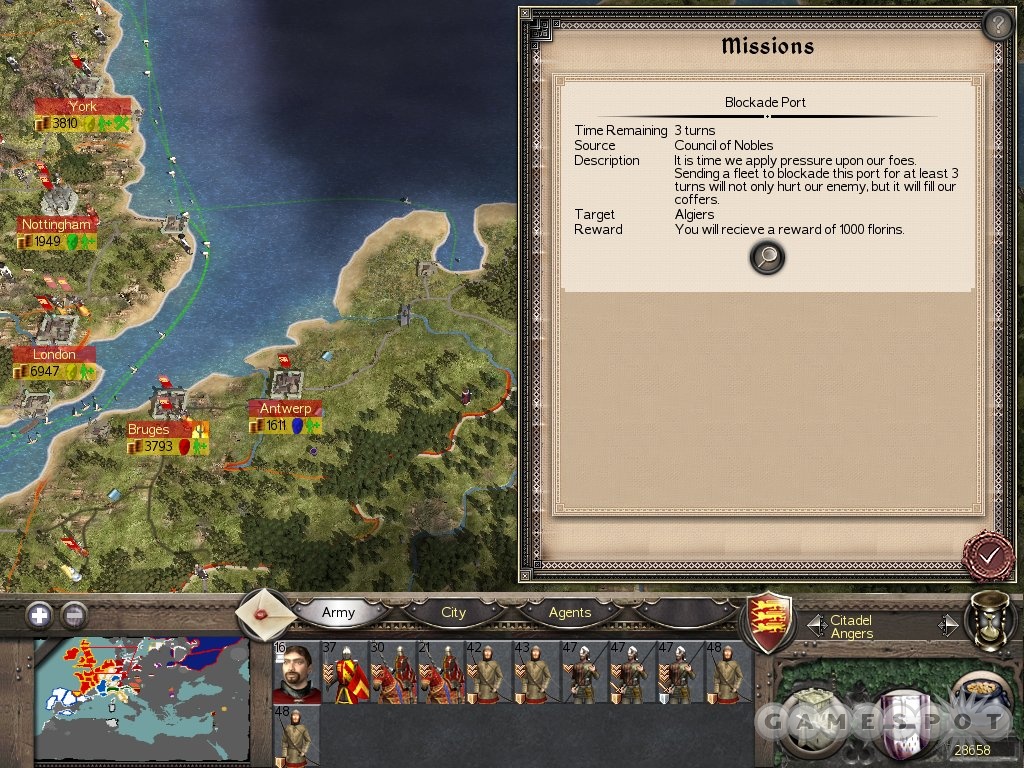Select the red and yellow shield knight card
This screenshot has width=1024, height=768.
click(x=344, y=672)
